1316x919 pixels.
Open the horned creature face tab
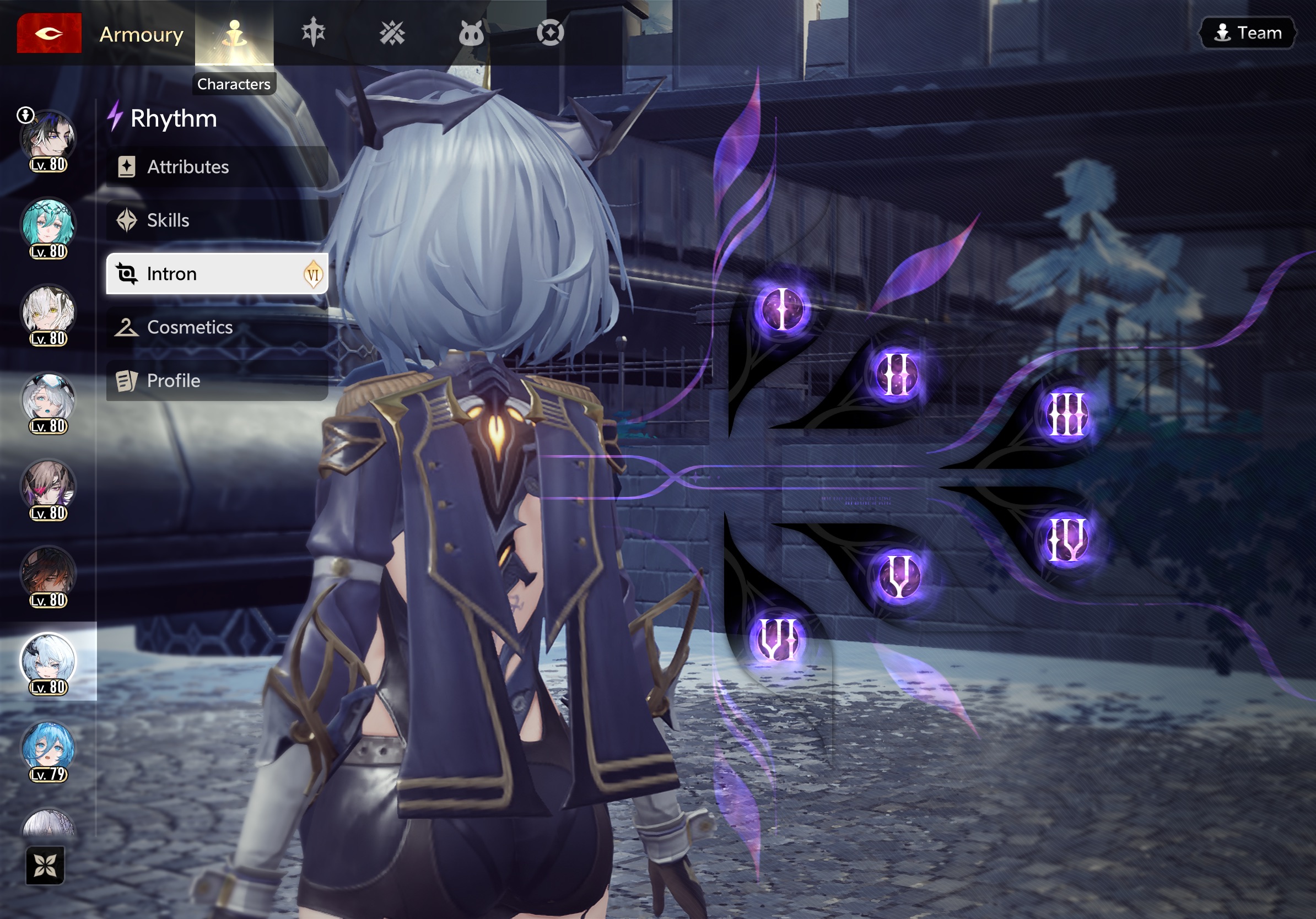[x=471, y=33]
